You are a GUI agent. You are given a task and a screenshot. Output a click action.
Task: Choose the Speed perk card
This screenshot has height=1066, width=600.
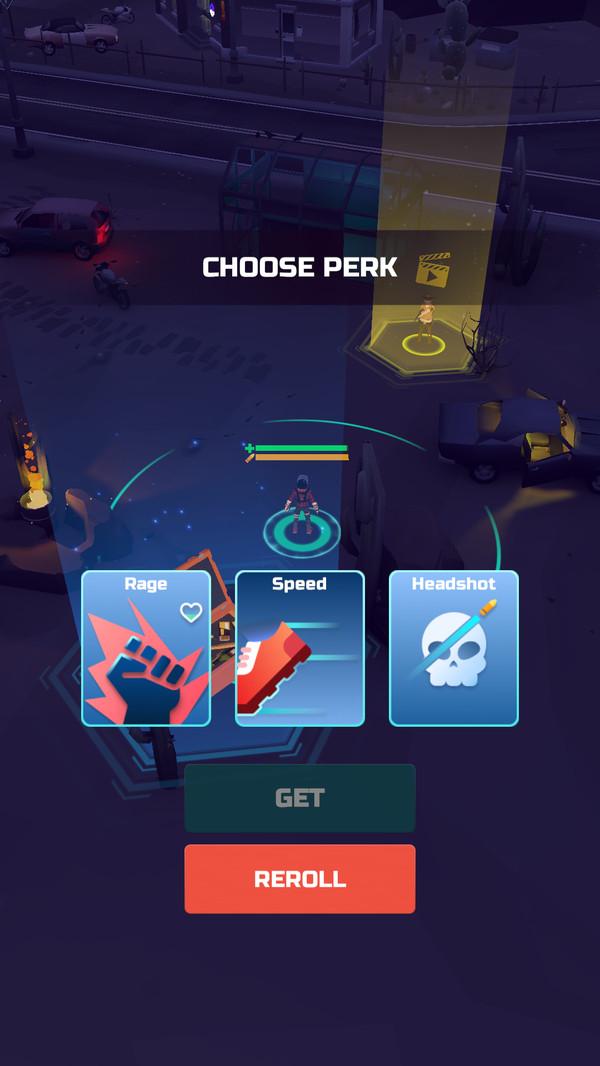[x=300, y=648]
